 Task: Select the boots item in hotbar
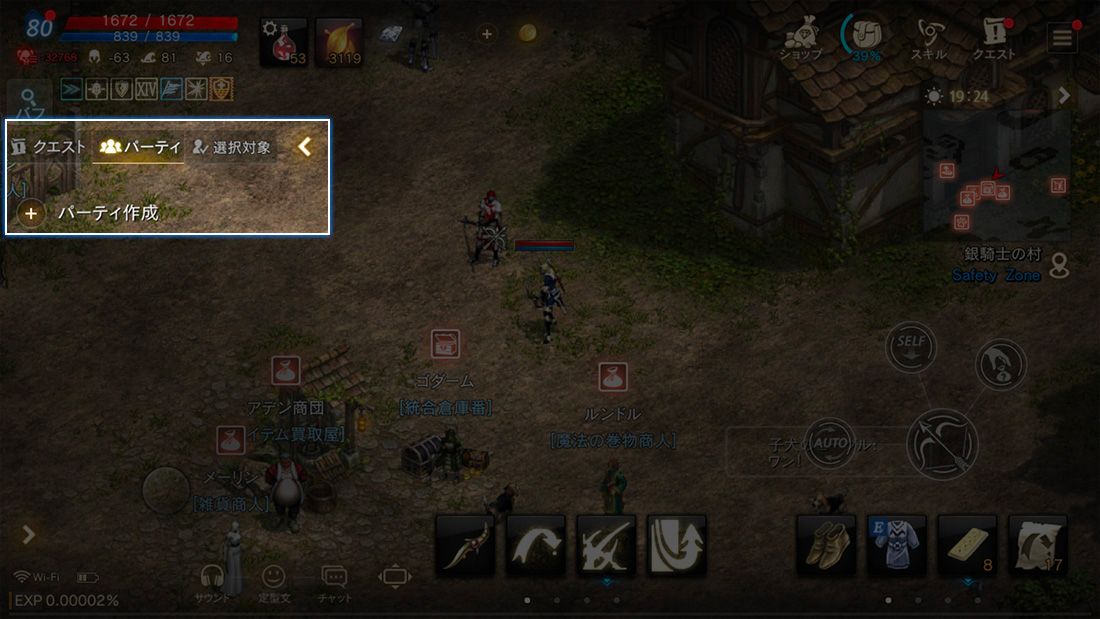[826, 544]
